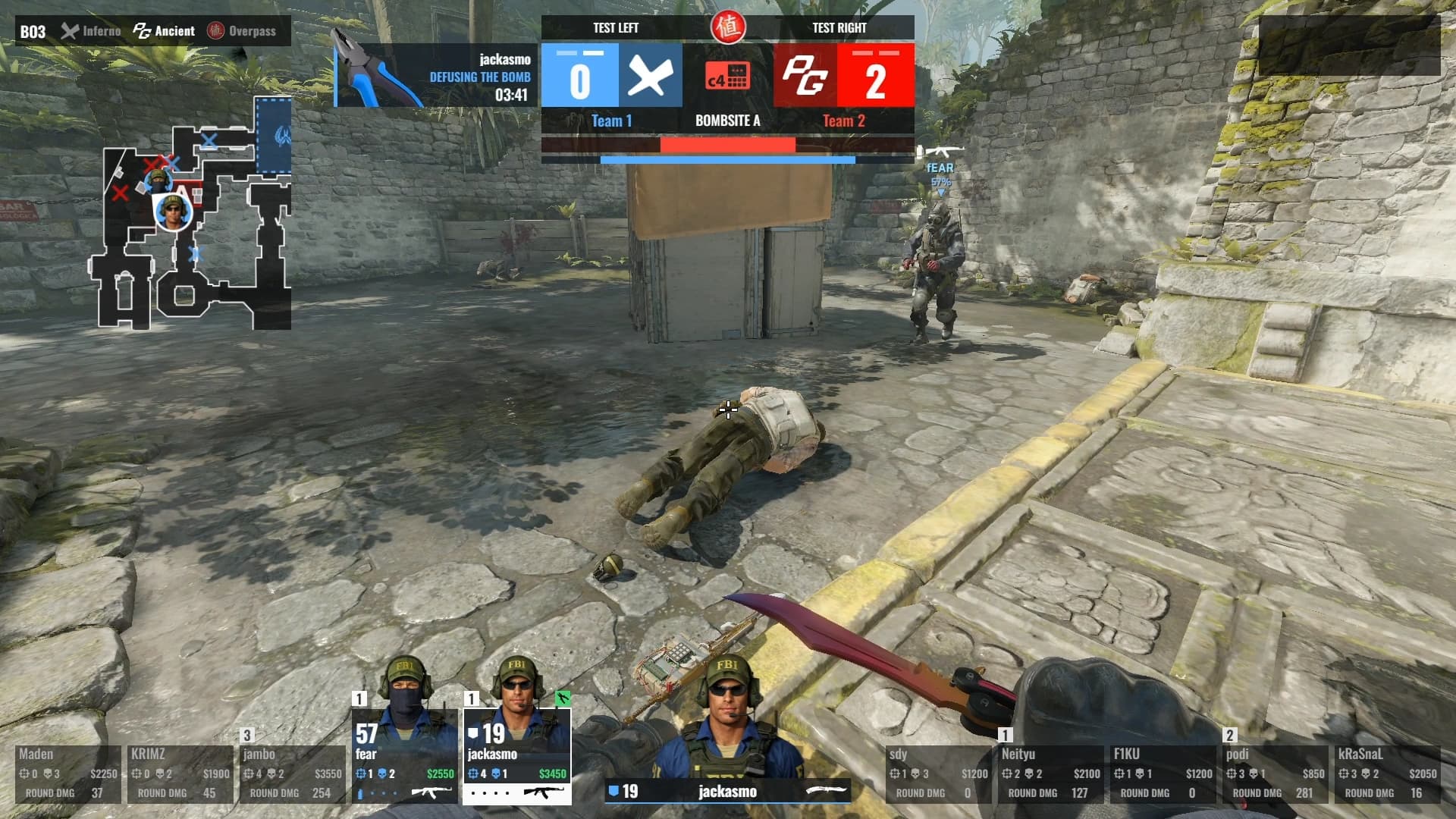Viewport: 1456px width, 819px height.
Task: Click jackasmo's focused player nameplate
Action: pos(727,792)
